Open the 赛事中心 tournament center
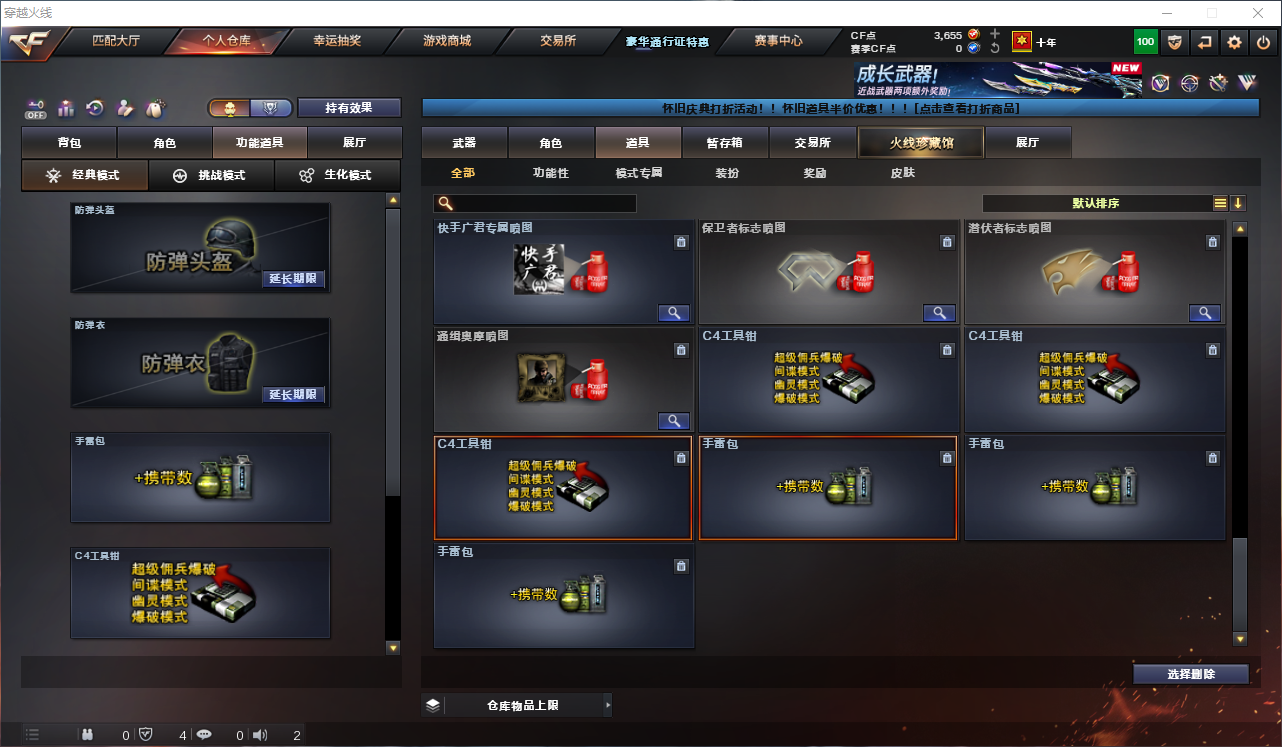Viewport: 1282px width, 747px height. (x=778, y=41)
